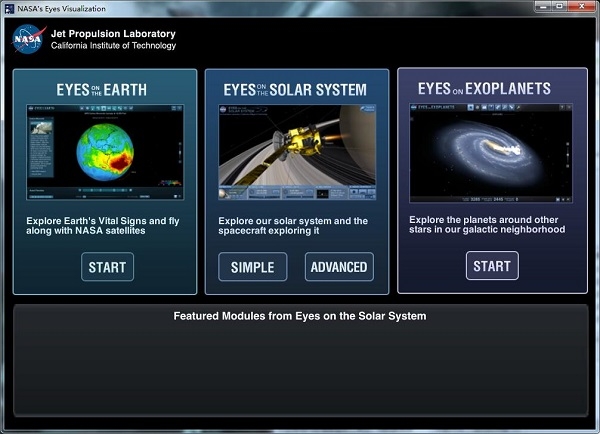Click the Exoplanets galaxy preview image
Image resolution: width=600 pixels, height=434 pixels.
[491, 149]
